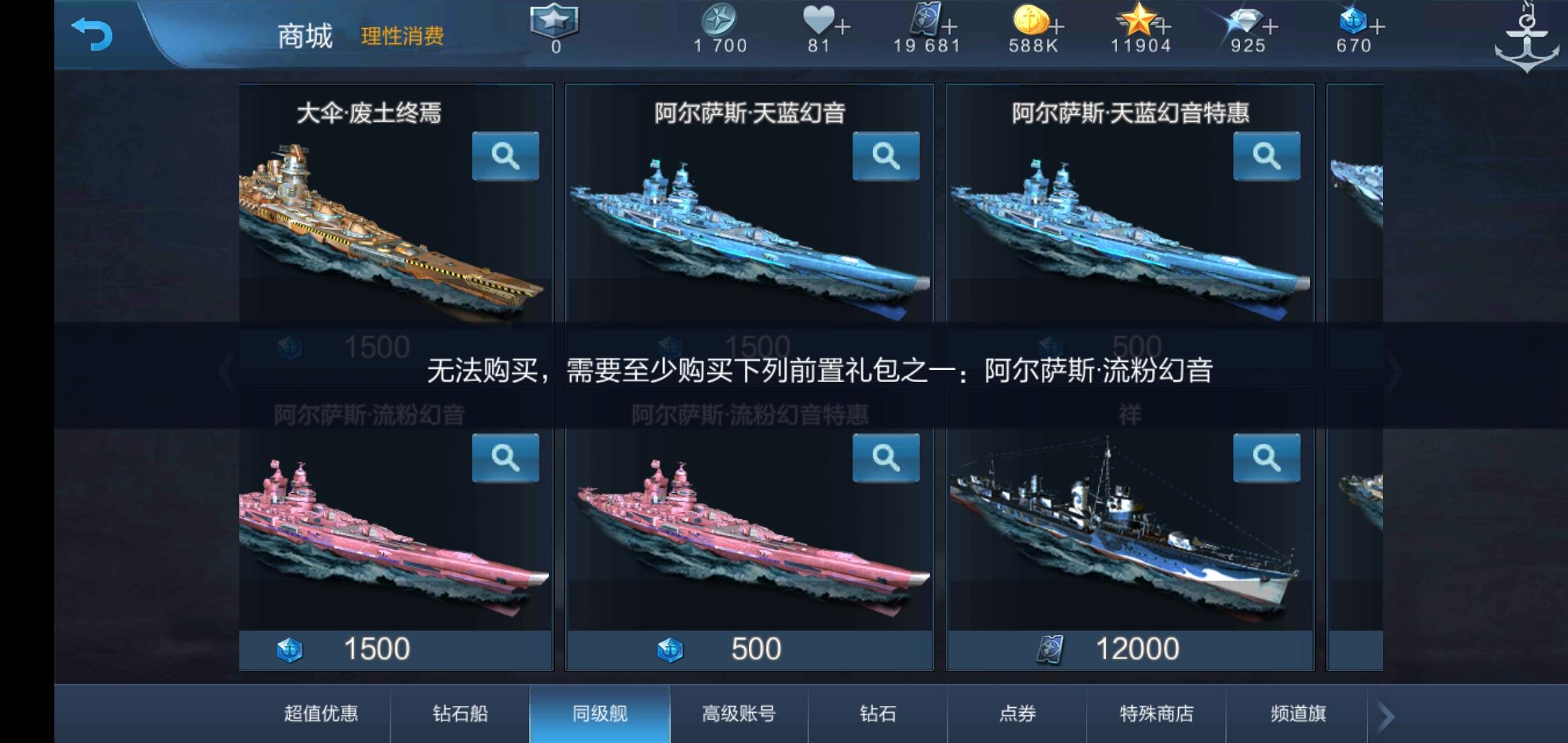This screenshot has height=743, width=1568.
Task: Open the 特殊商店 tab
Action: 1157,714
